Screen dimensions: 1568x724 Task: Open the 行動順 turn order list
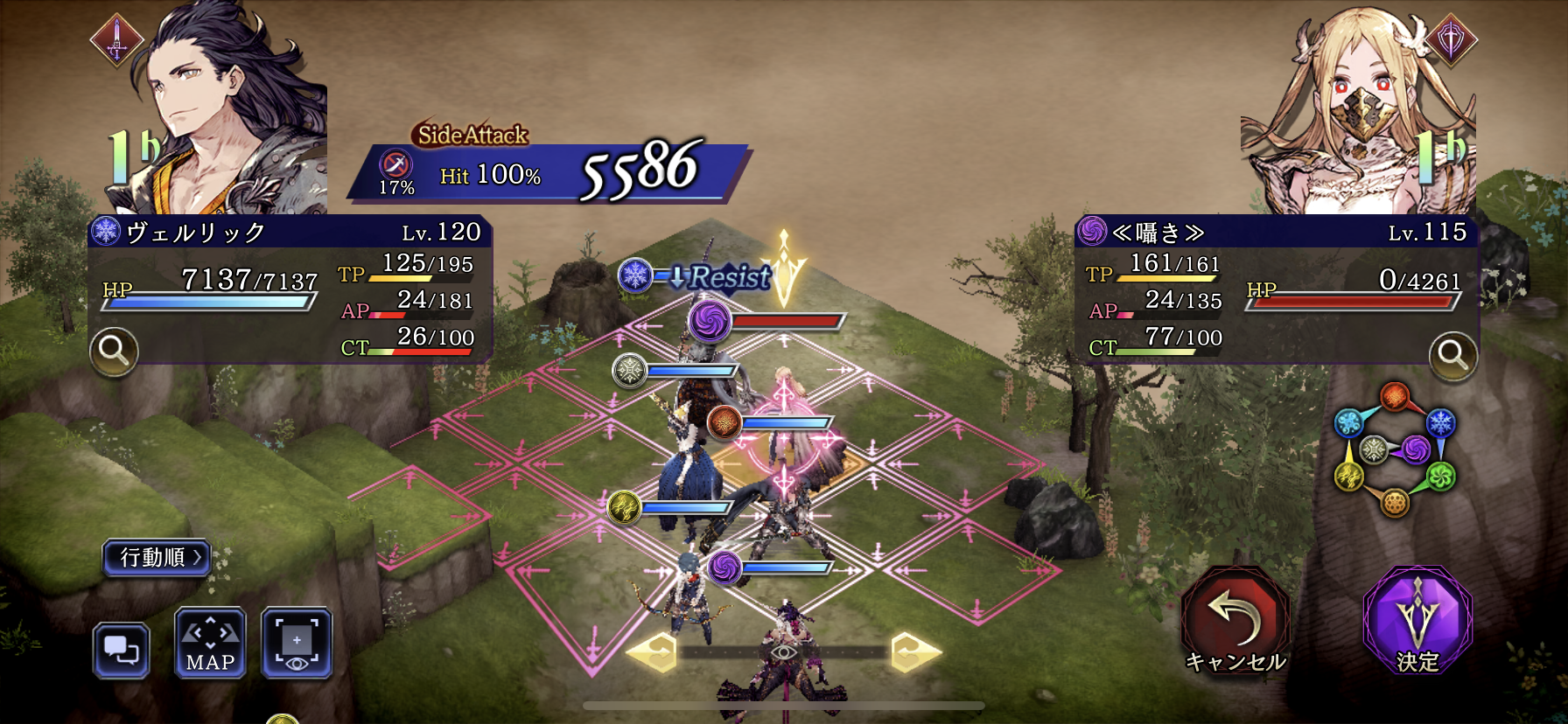tap(157, 557)
